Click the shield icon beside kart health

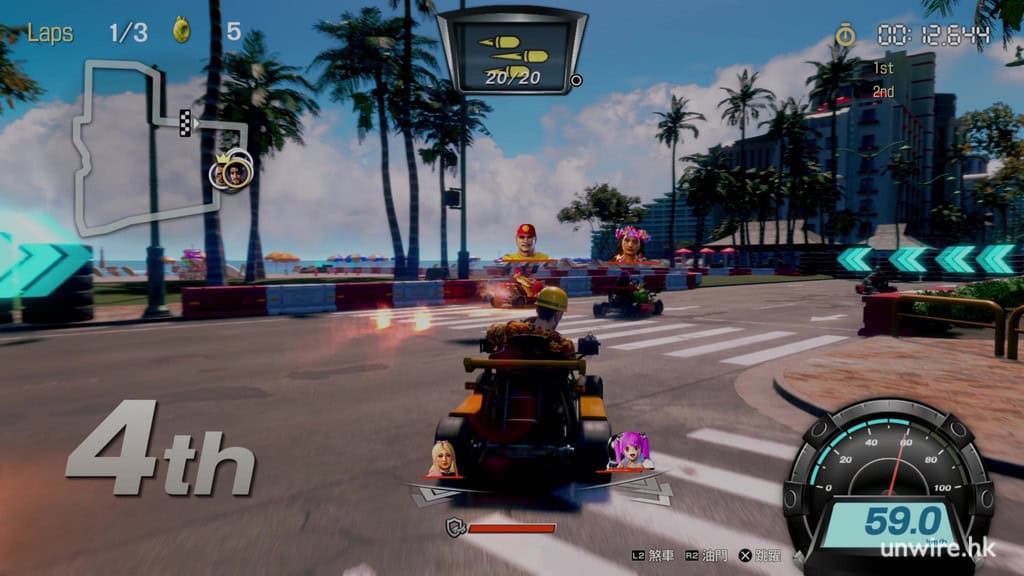tap(454, 527)
